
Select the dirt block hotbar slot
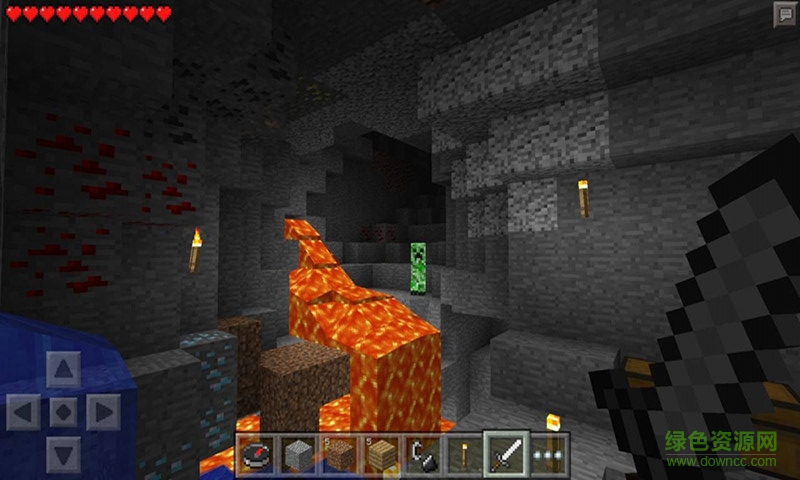click(337, 455)
